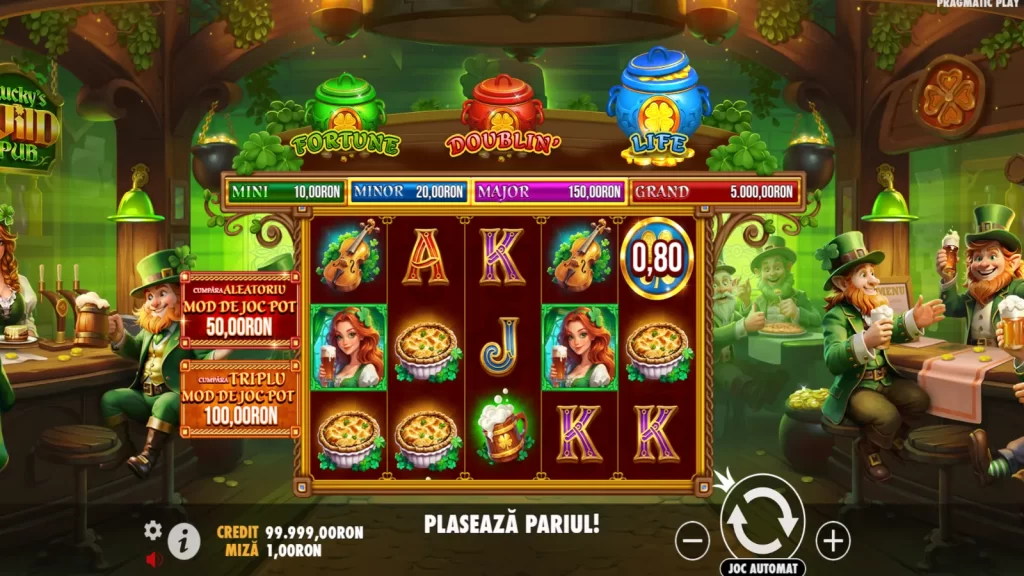Open the Joc Automat autoplay options
The image size is (1024, 576).
pos(762,567)
